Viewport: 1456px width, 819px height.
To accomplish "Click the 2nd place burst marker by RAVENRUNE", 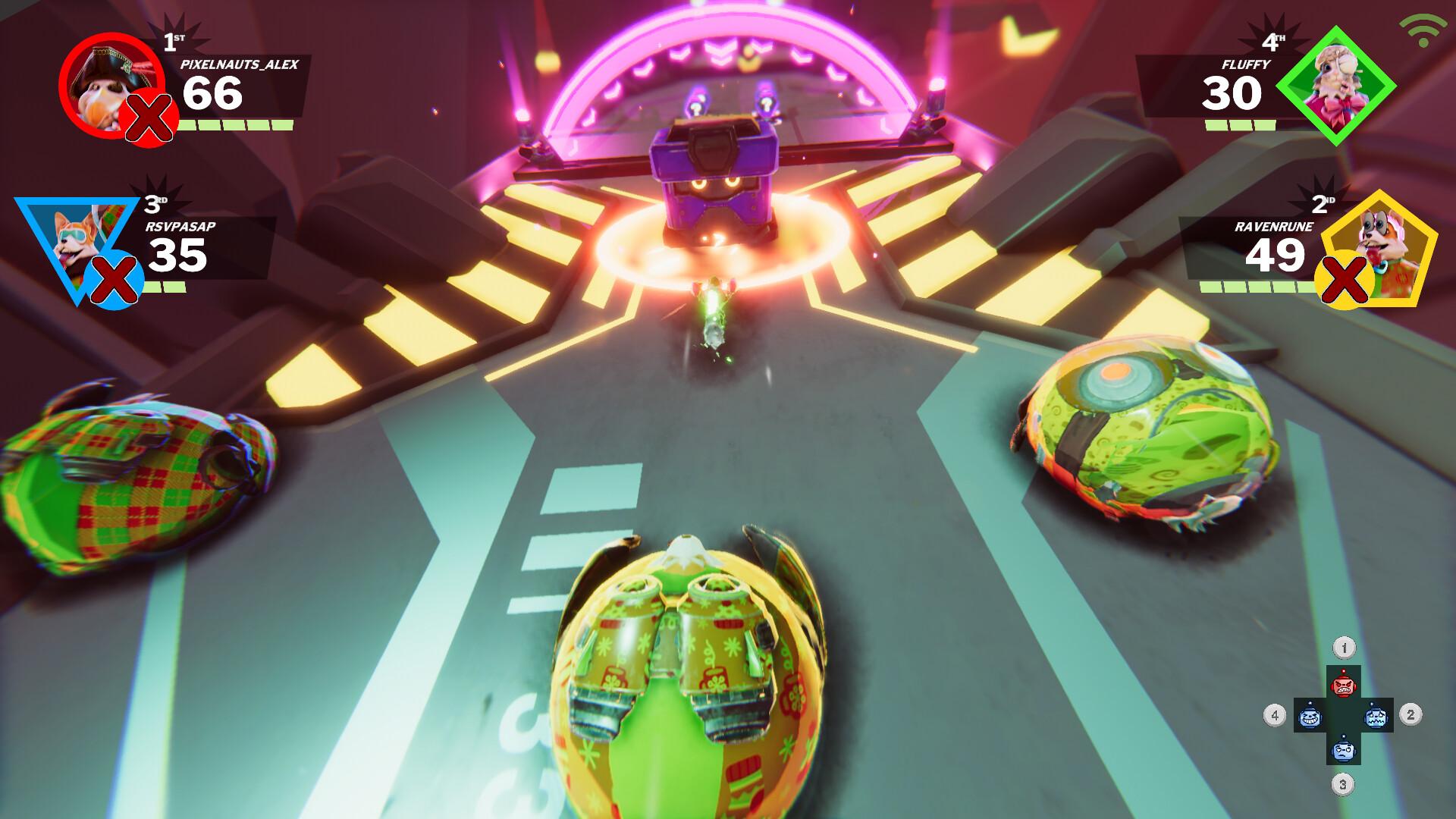I will tap(1323, 203).
